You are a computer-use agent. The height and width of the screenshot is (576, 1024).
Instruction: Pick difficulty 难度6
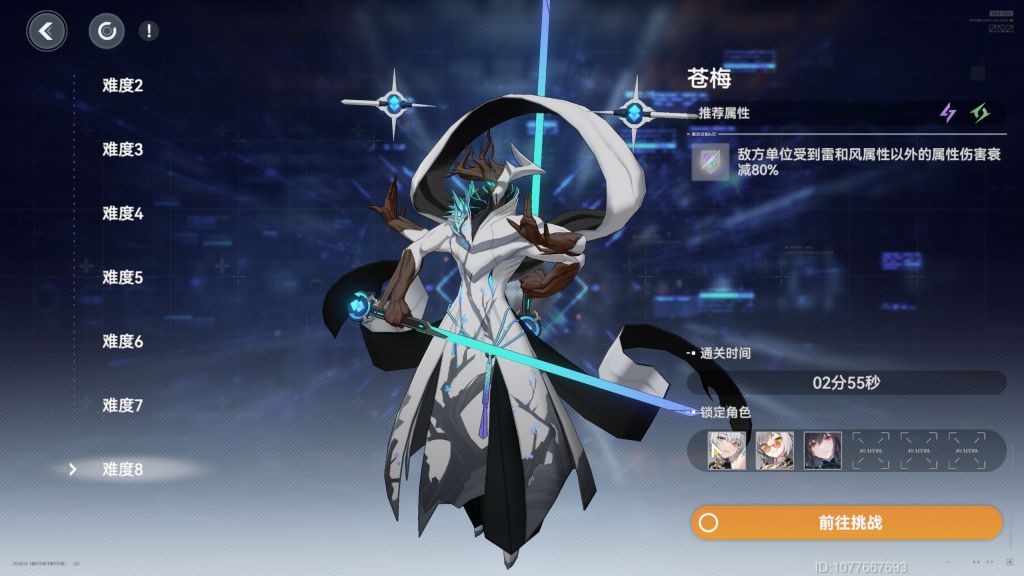(x=123, y=341)
